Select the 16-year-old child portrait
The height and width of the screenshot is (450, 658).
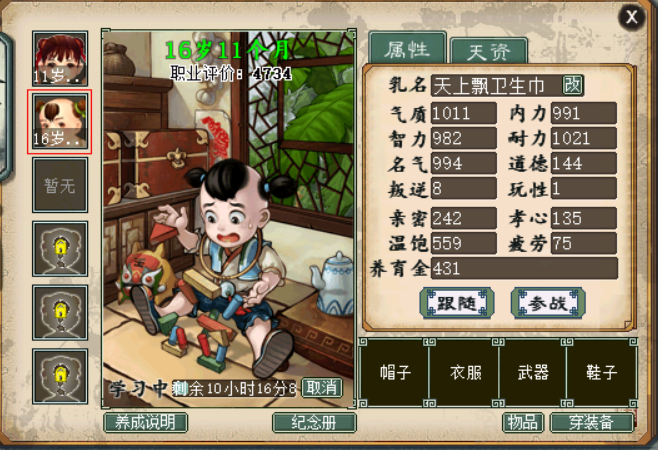click(60, 122)
